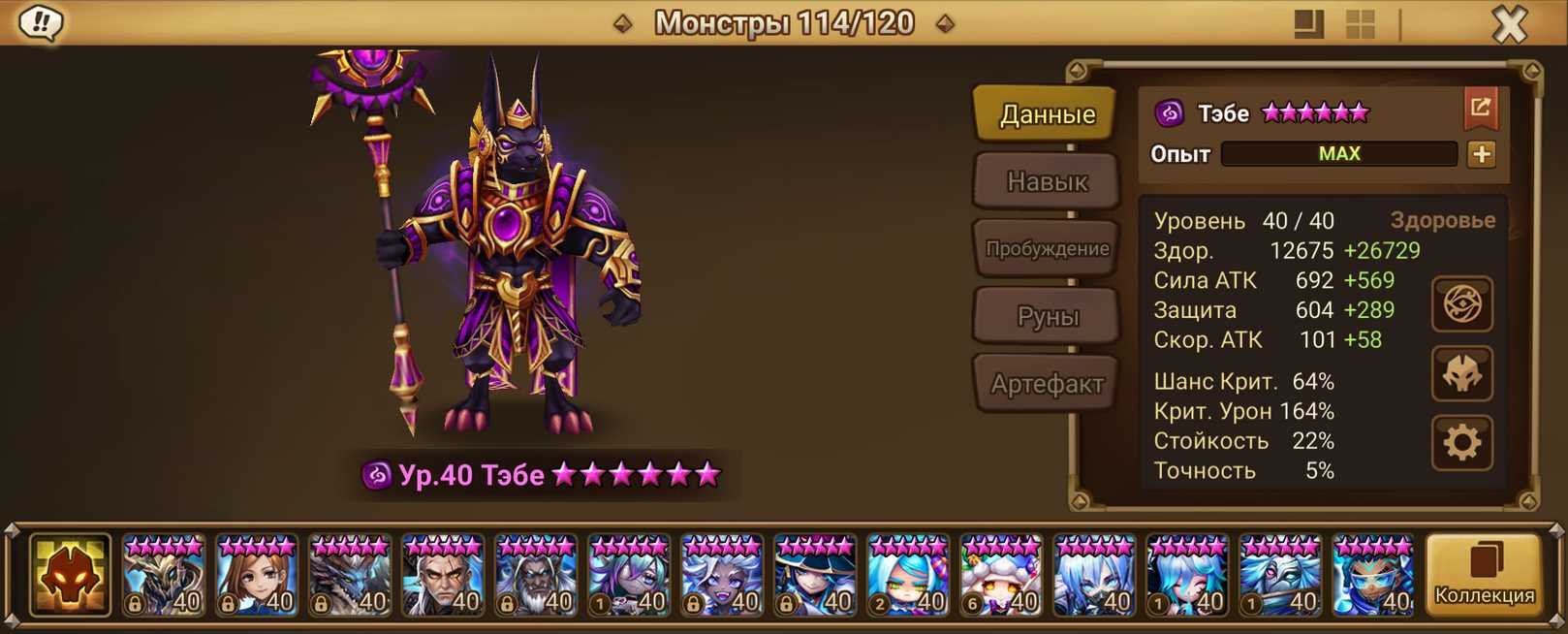Switch to the grid view layout
Screen dimensions: 1568x634
tap(1361, 24)
